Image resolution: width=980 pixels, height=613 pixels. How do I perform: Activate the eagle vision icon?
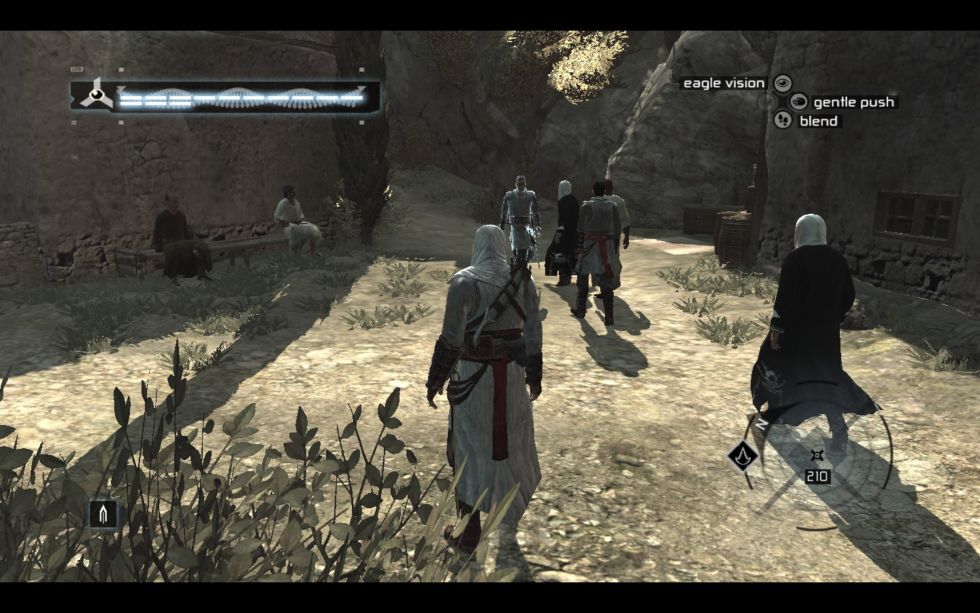click(783, 83)
